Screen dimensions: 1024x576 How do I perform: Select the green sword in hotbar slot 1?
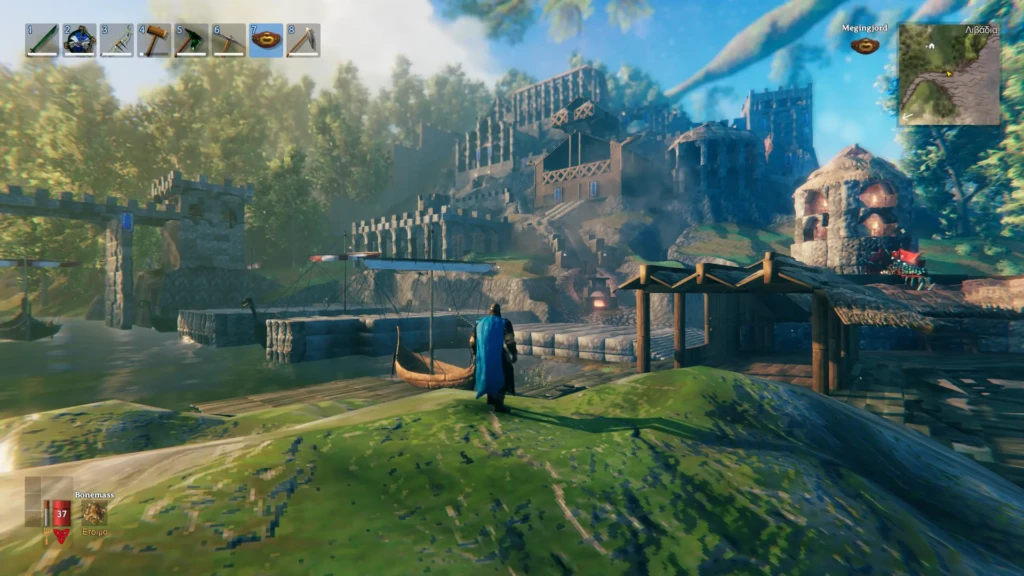[x=42, y=40]
